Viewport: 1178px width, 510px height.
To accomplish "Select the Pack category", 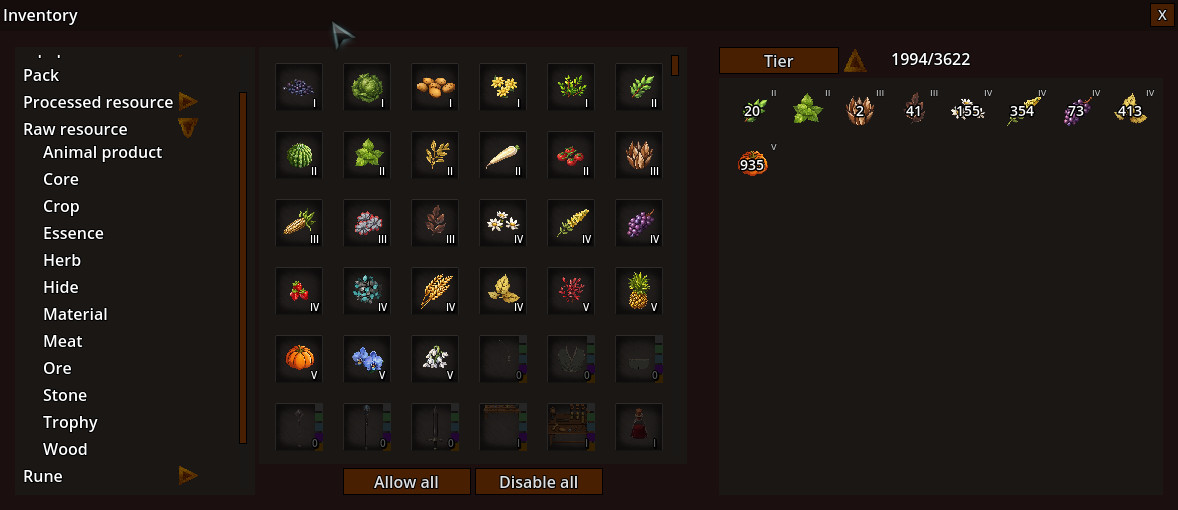I will [x=41, y=75].
